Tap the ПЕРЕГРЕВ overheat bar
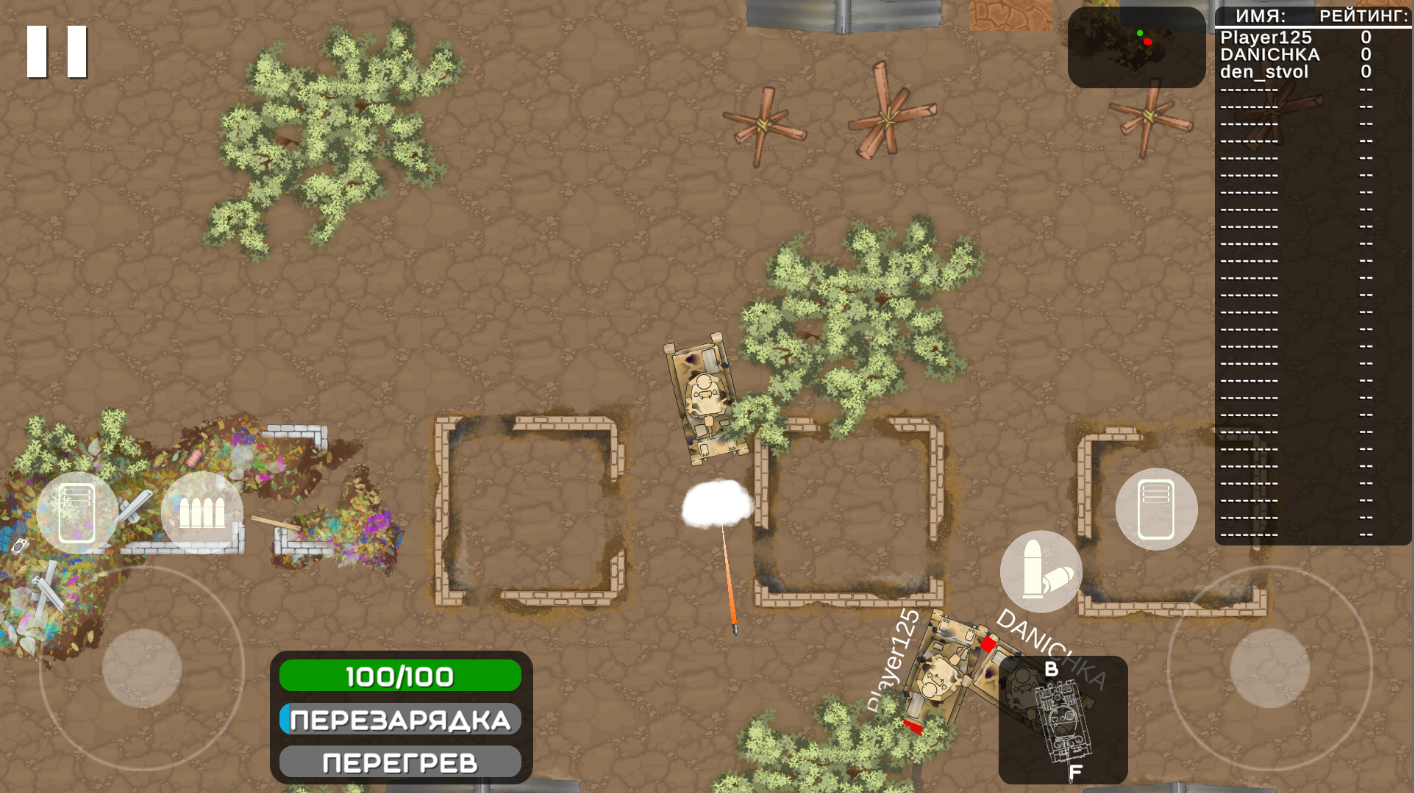Screen dimensions: 1414x793 pyautogui.click(x=400, y=761)
